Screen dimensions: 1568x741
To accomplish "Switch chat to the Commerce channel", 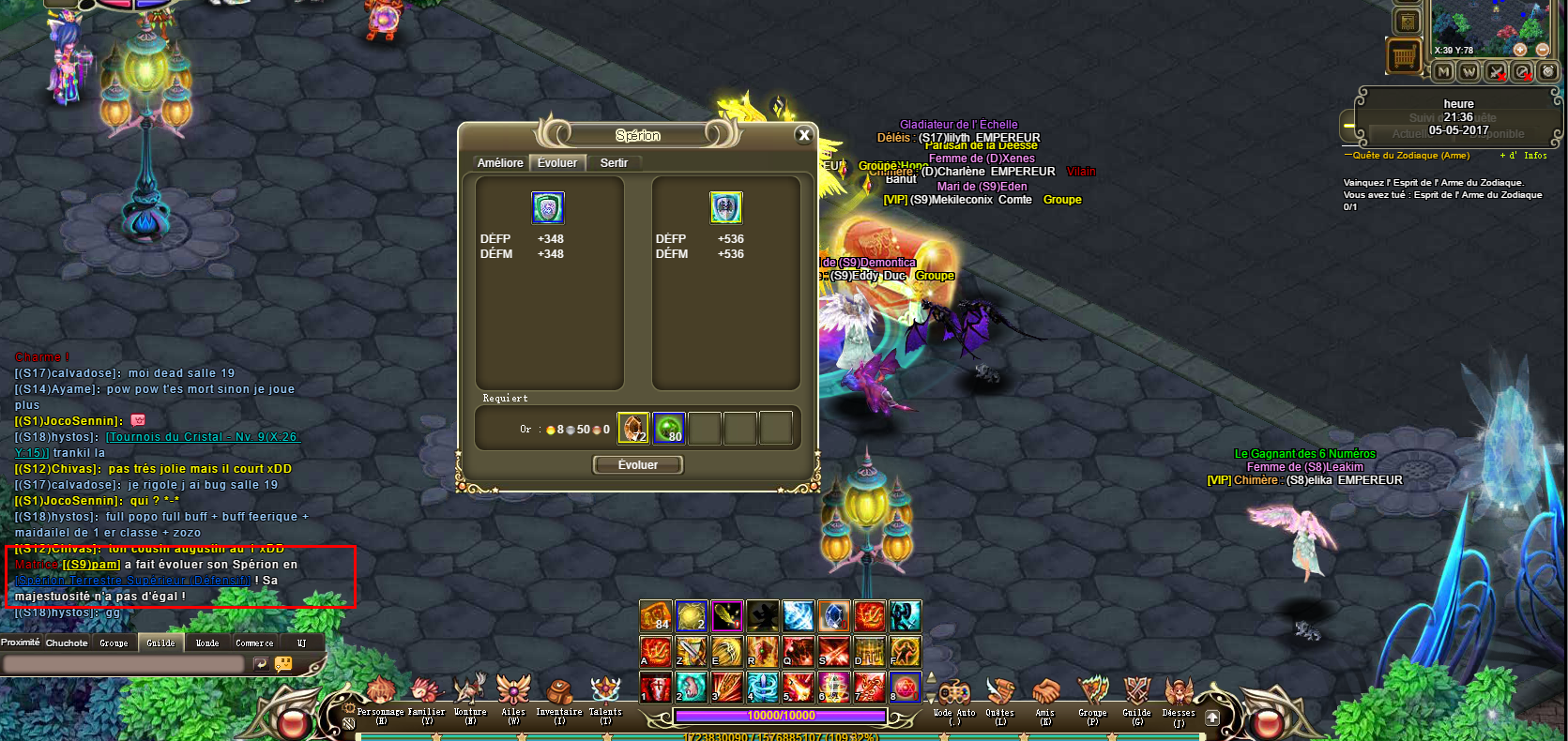I will tap(254, 643).
